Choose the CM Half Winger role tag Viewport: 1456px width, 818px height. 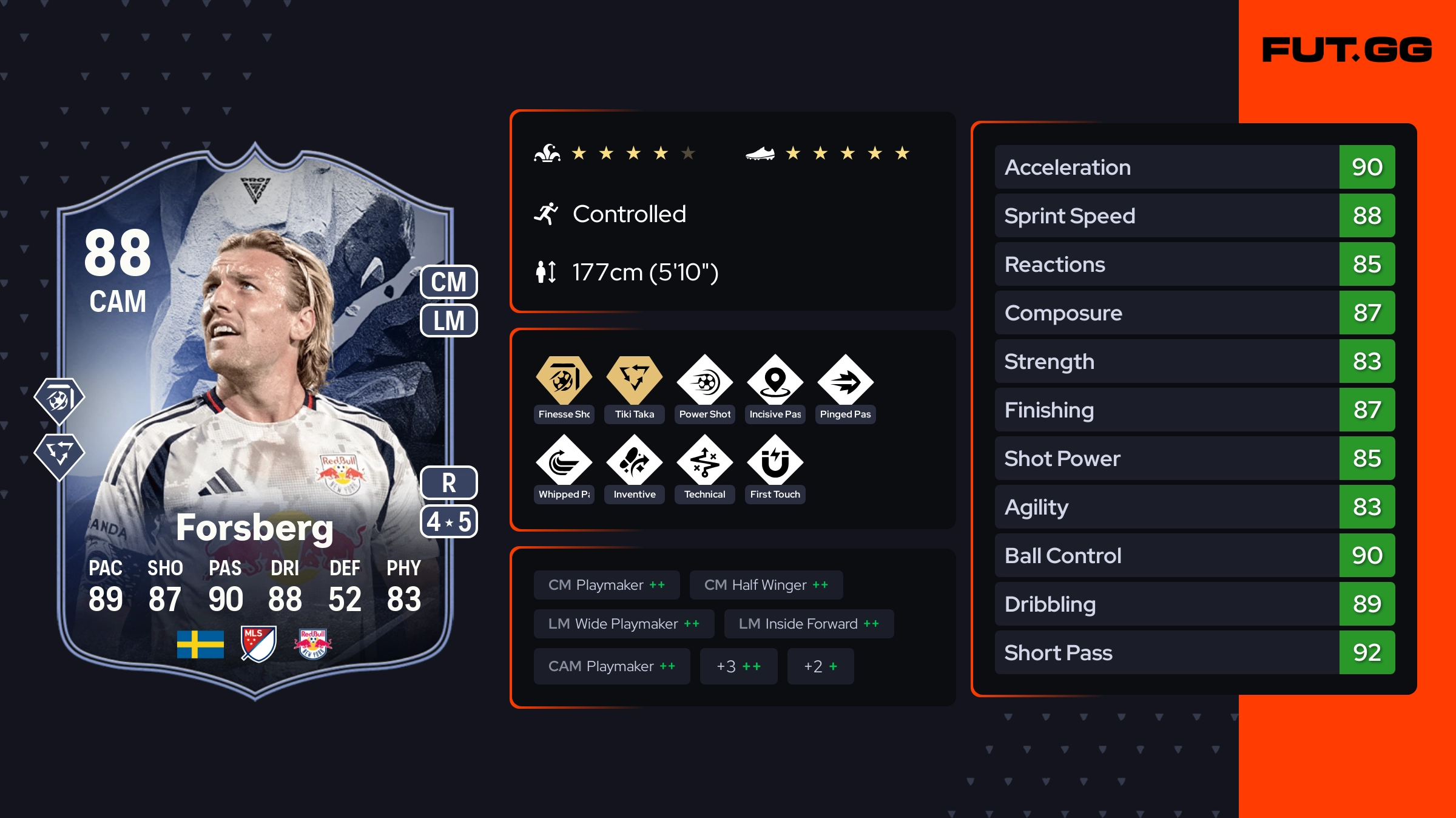(x=766, y=585)
